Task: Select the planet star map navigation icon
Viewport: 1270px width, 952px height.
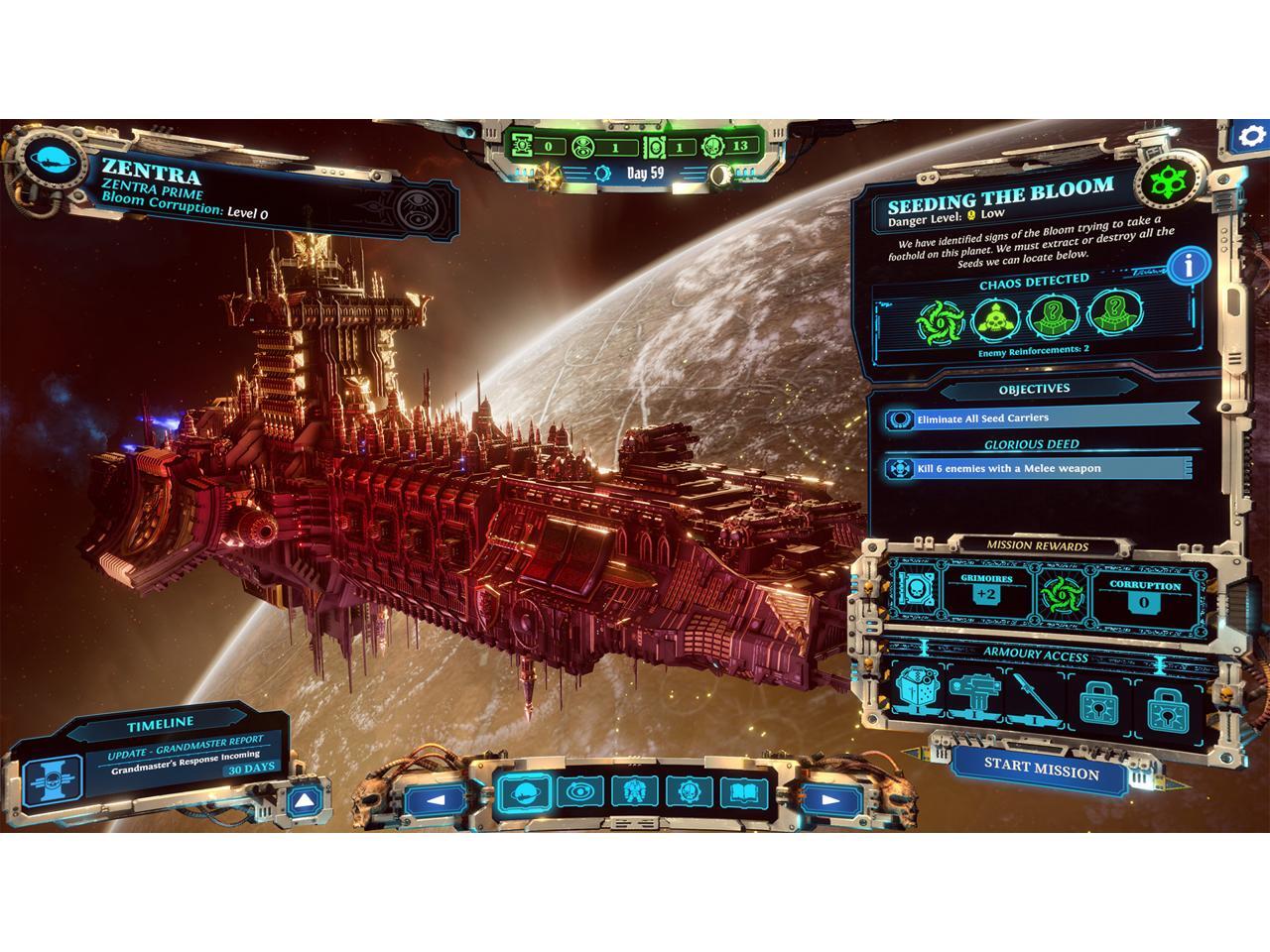Action: (520, 793)
